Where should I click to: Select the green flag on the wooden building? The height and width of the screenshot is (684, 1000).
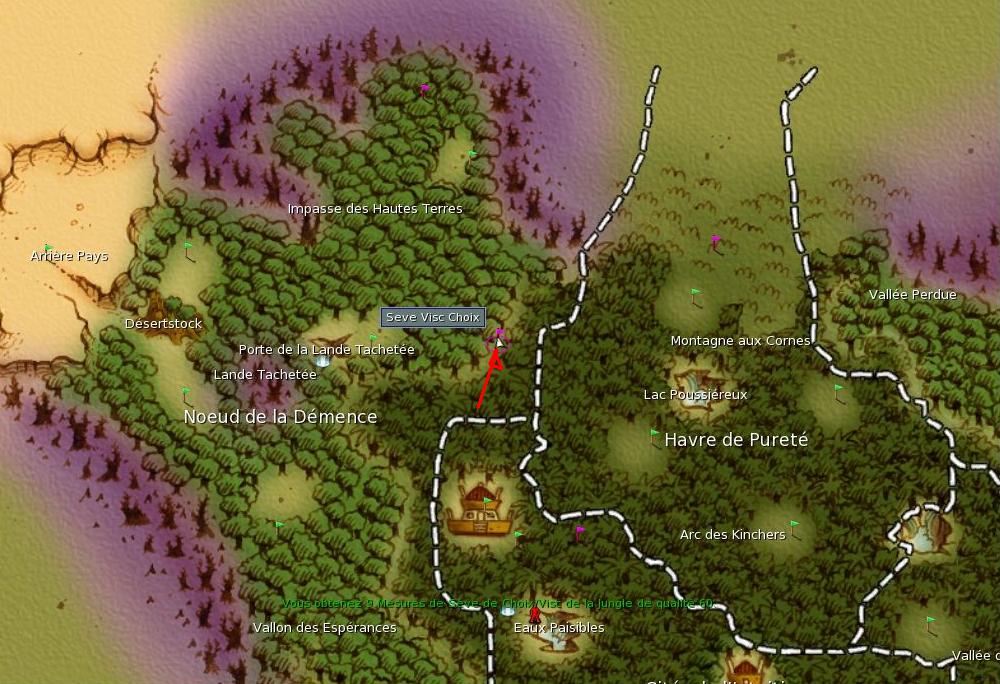(488, 502)
